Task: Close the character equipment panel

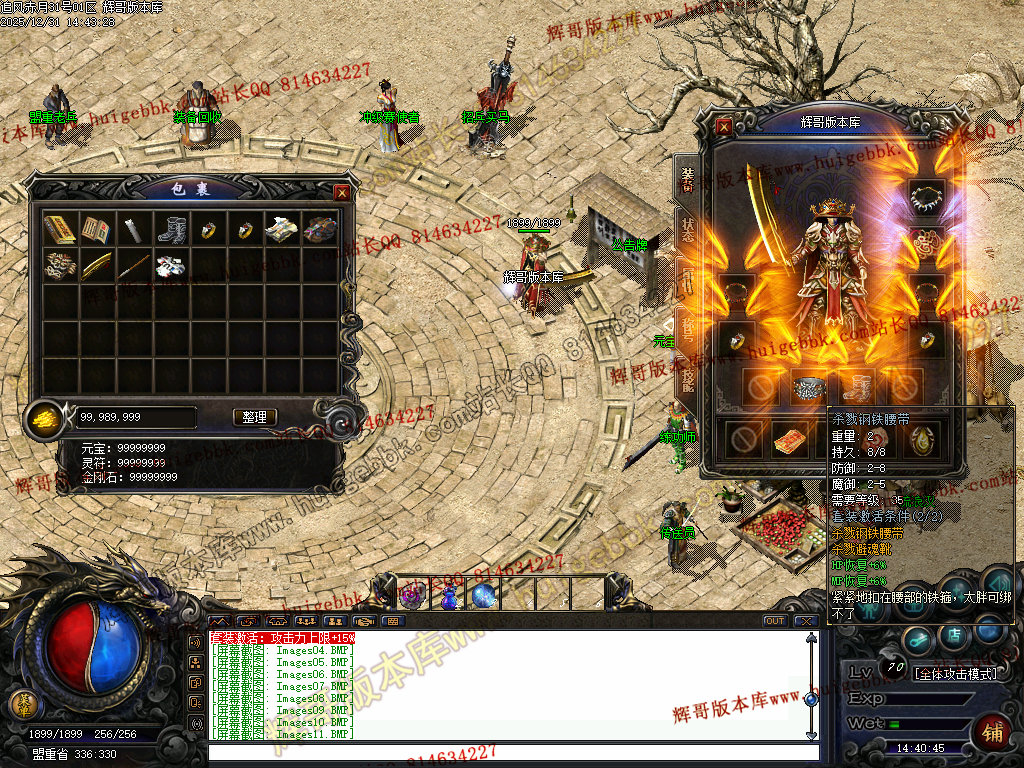Action: click(724, 127)
